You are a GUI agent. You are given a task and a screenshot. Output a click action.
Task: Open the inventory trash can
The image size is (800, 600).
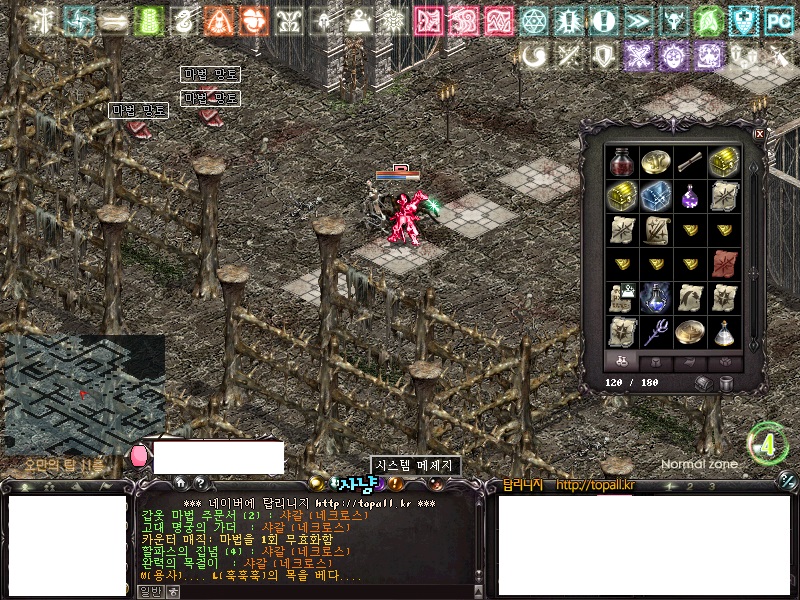(x=726, y=383)
